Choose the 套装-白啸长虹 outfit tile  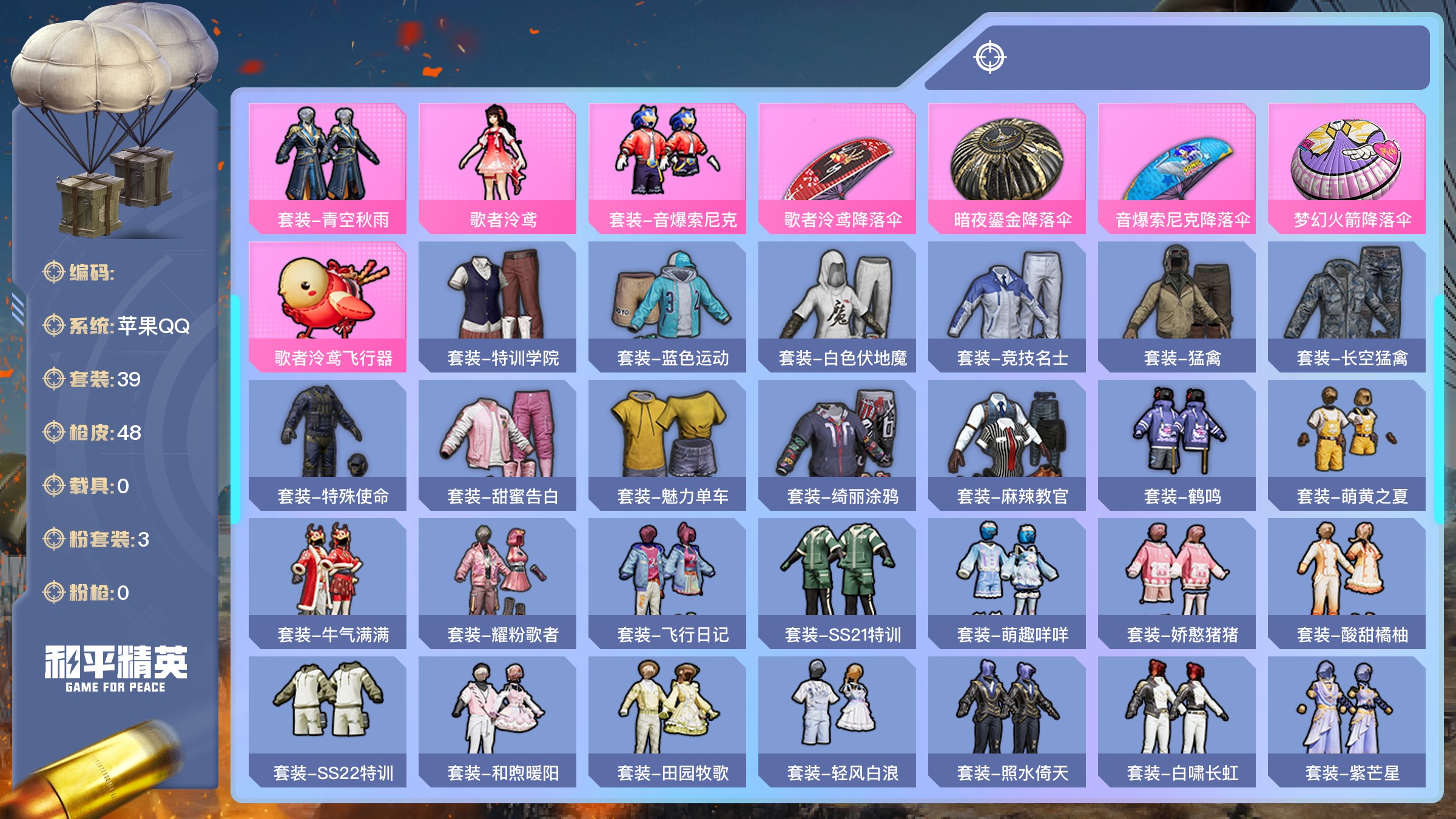(x=1177, y=721)
